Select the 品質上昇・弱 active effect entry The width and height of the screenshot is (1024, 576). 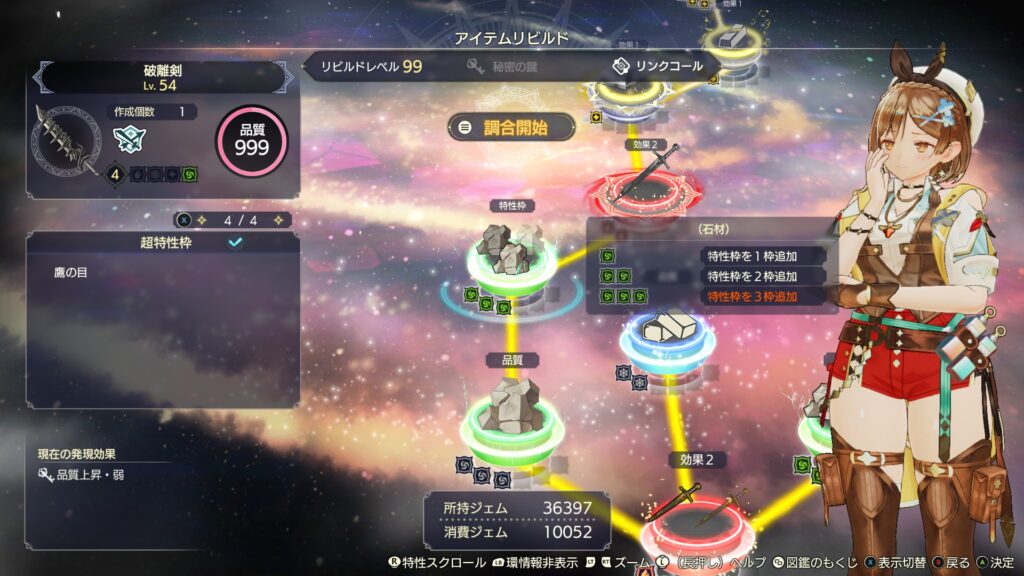[94, 476]
